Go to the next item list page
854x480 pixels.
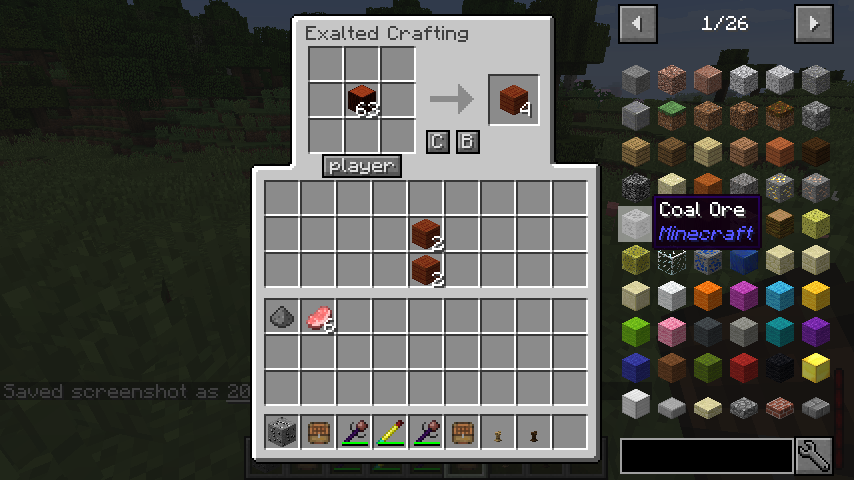814,23
